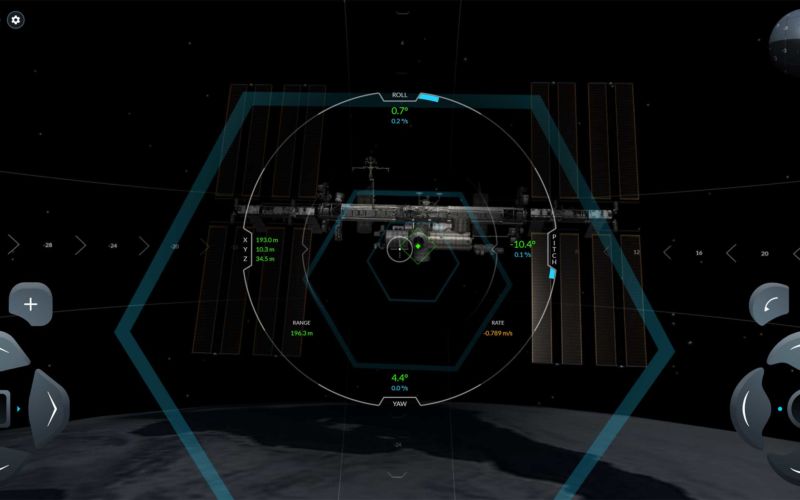Open the settings gear menu
This screenshot has width=800, height=500.
pyautogui.click(x=16, y=20)
